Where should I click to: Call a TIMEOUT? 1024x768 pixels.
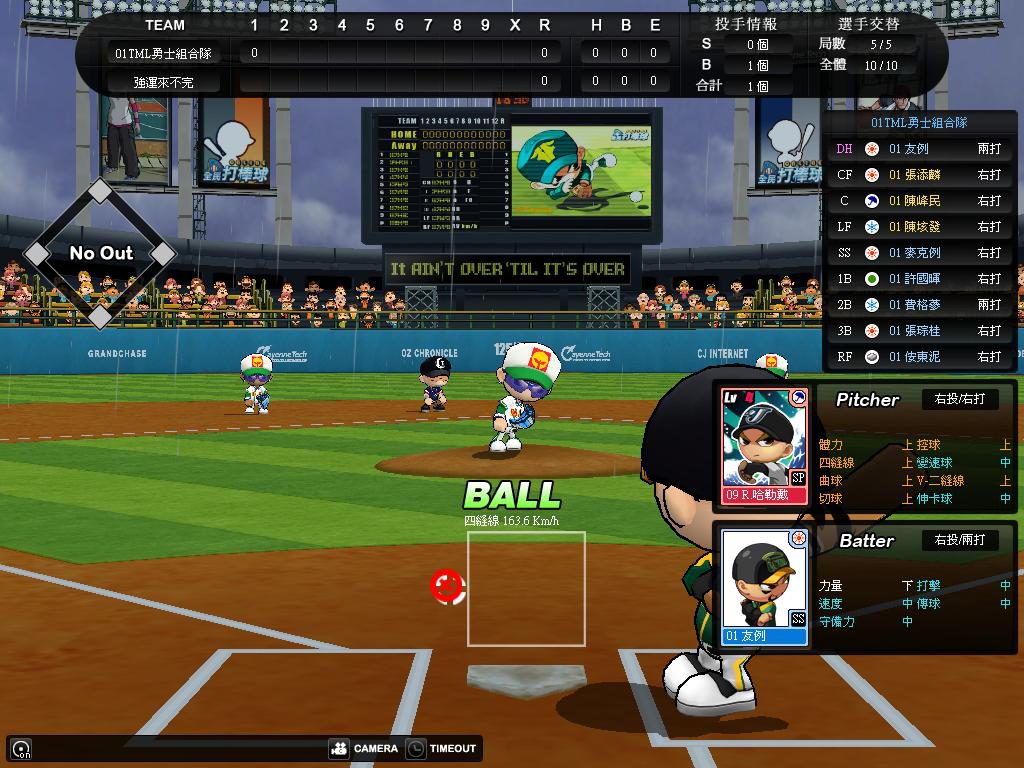click(x=441, y=748)
